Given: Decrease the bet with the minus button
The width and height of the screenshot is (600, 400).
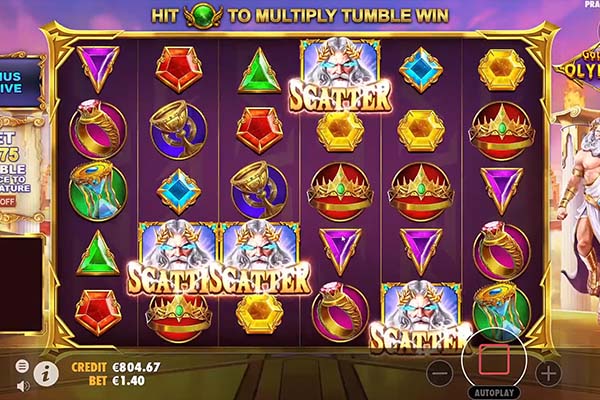Looking at the screenshot, I should [440, 373].
